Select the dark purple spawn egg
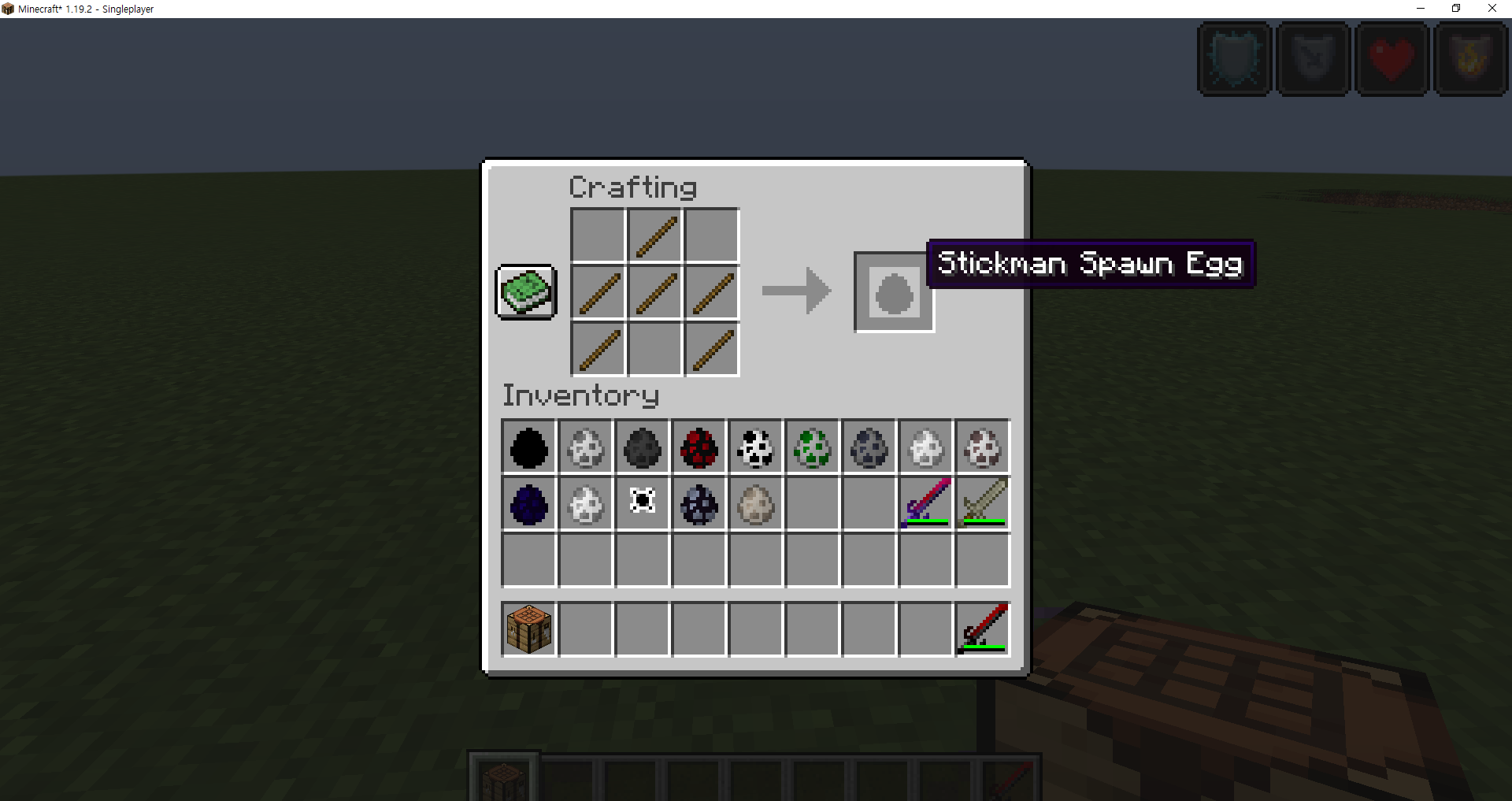Screen dimensions: 1512x801 528,504
